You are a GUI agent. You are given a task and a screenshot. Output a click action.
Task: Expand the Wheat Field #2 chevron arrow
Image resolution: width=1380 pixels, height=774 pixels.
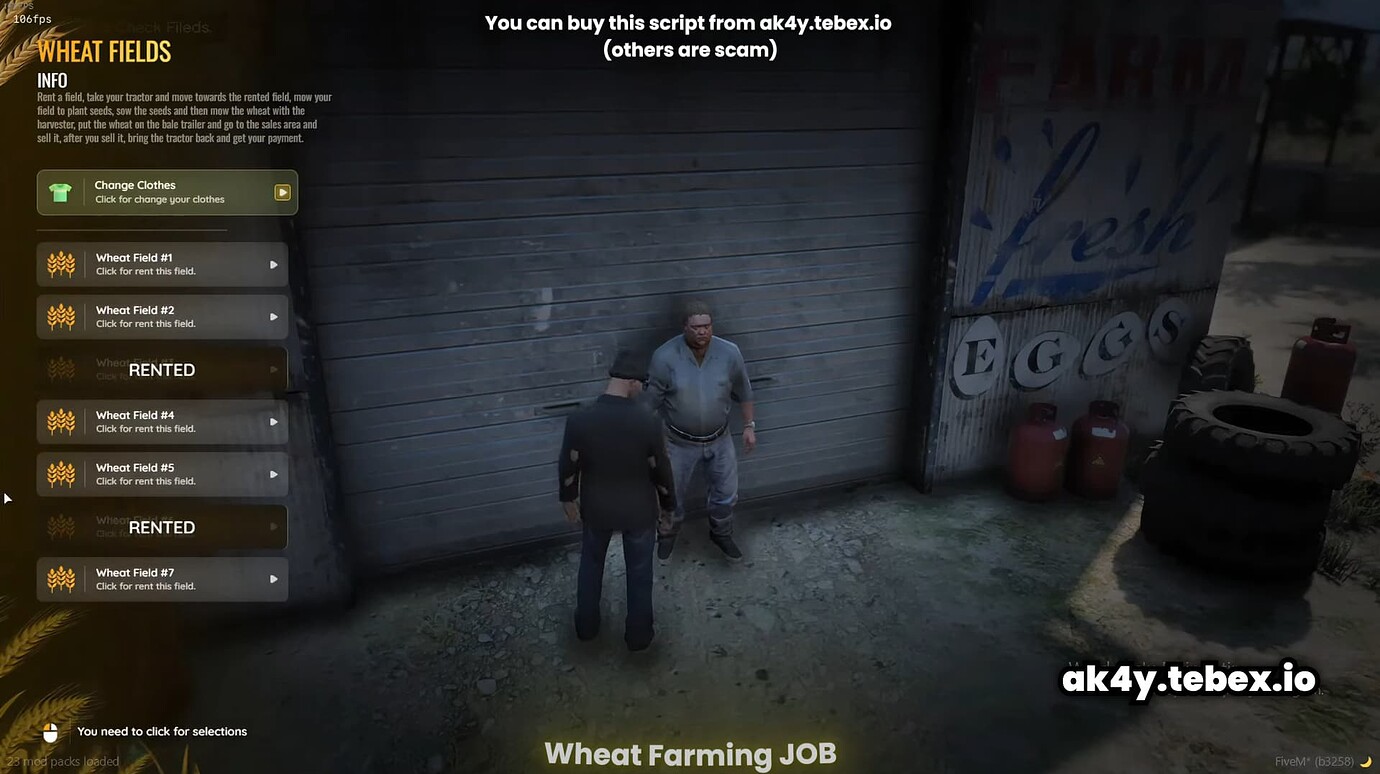(272, 316)
